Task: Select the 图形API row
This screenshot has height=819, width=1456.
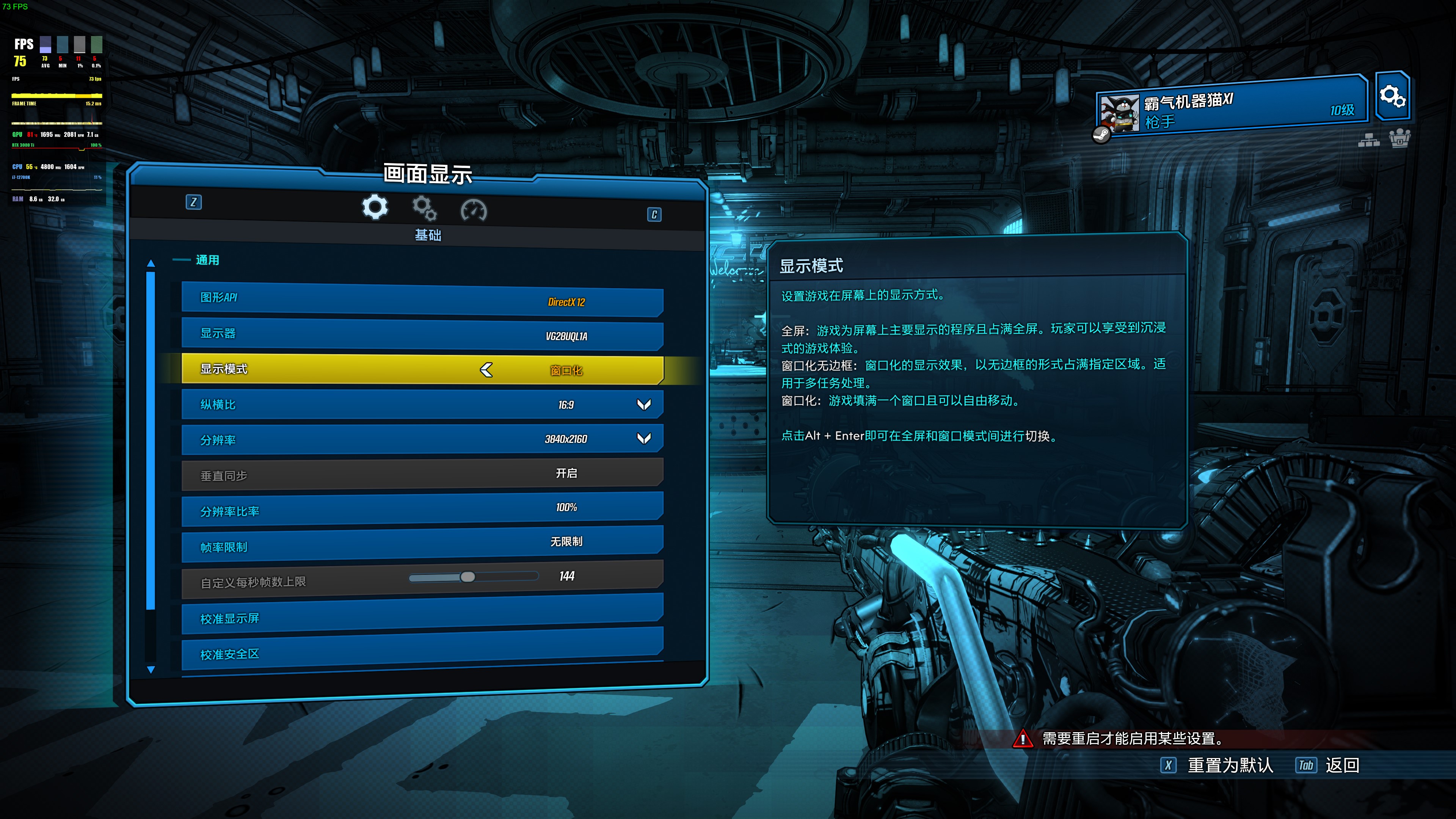Action: (422, 300)
